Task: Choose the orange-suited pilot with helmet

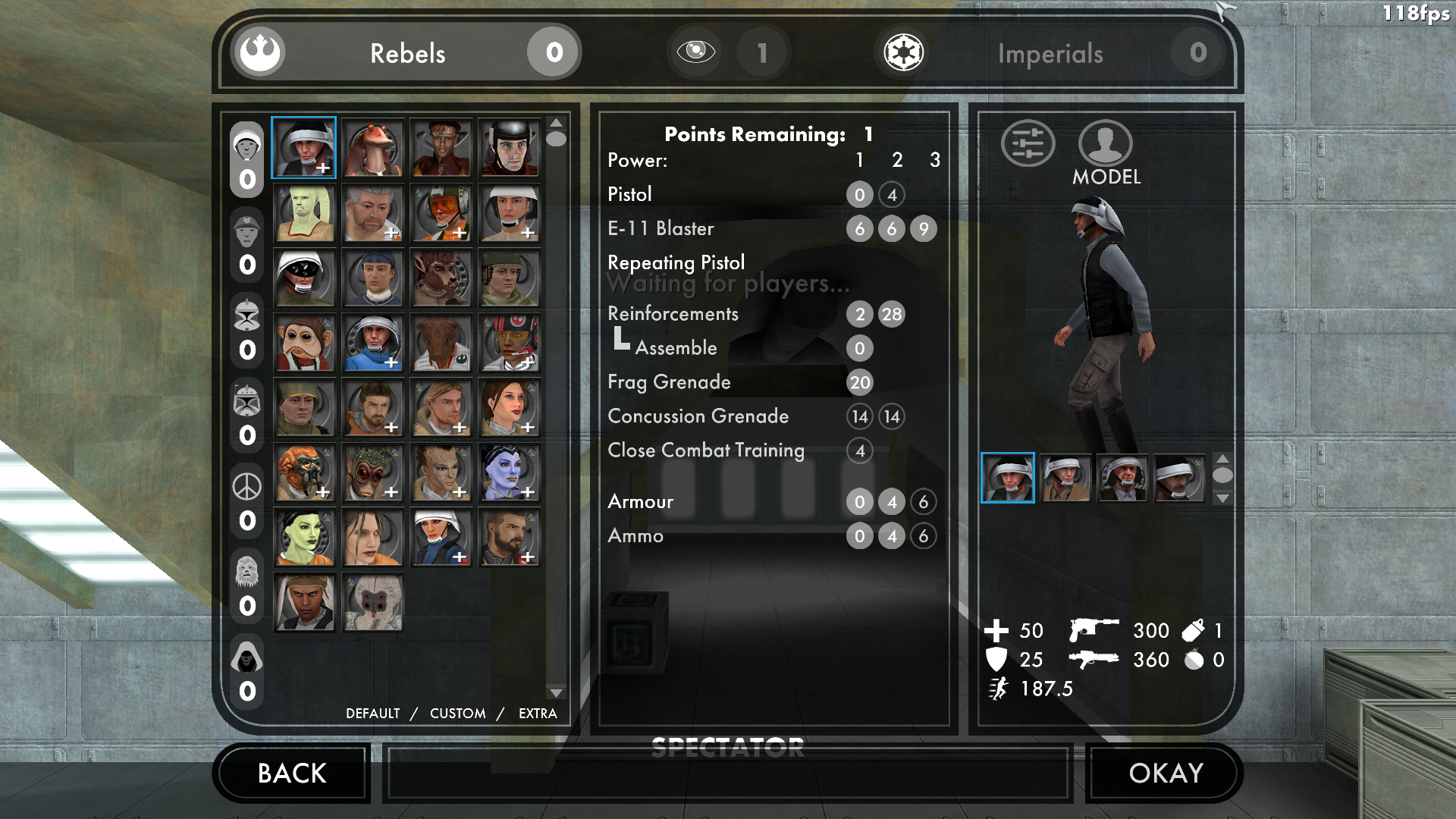Action: pyautogui.click(x=441, y=213)
